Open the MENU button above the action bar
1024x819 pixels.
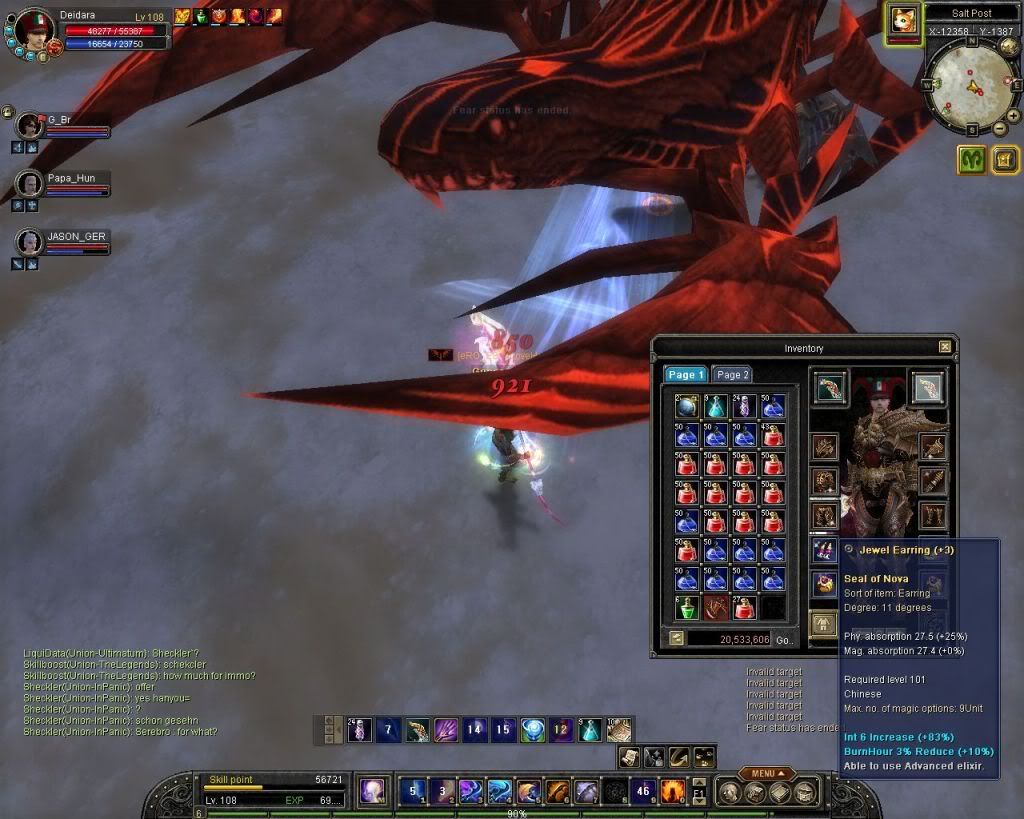click(768, 773)
